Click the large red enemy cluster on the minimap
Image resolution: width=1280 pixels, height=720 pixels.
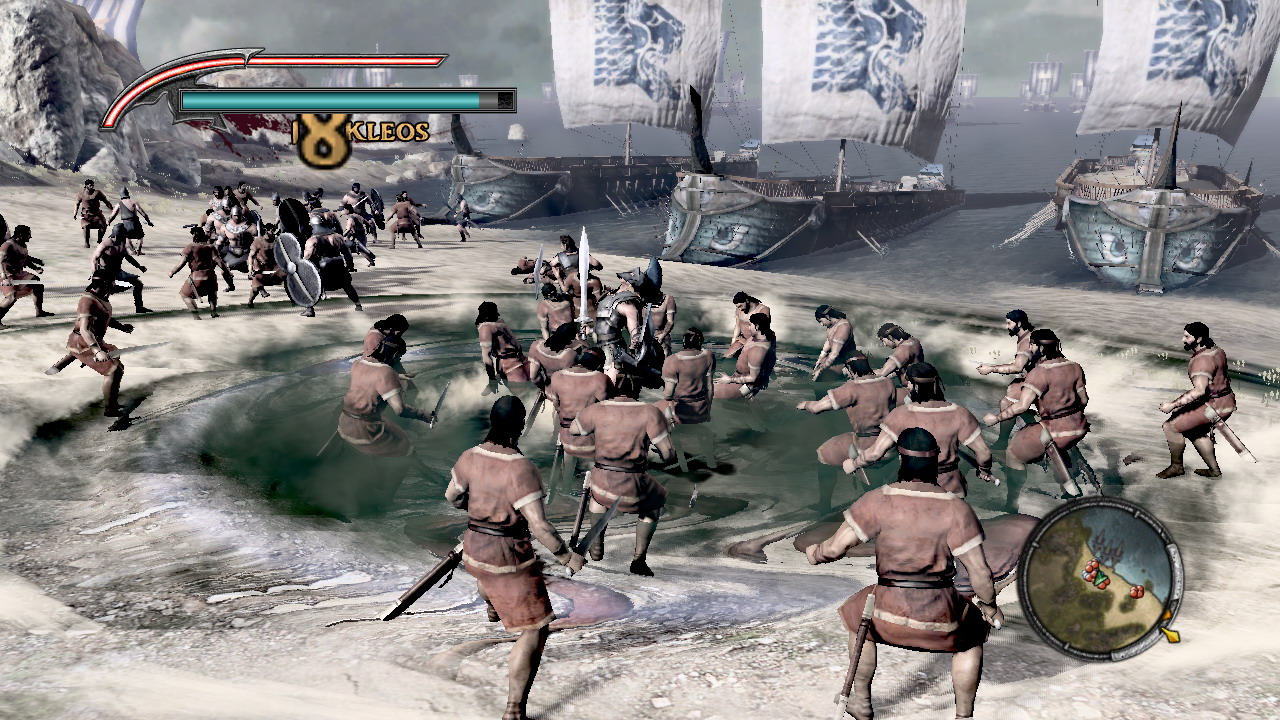[1092, 571]
